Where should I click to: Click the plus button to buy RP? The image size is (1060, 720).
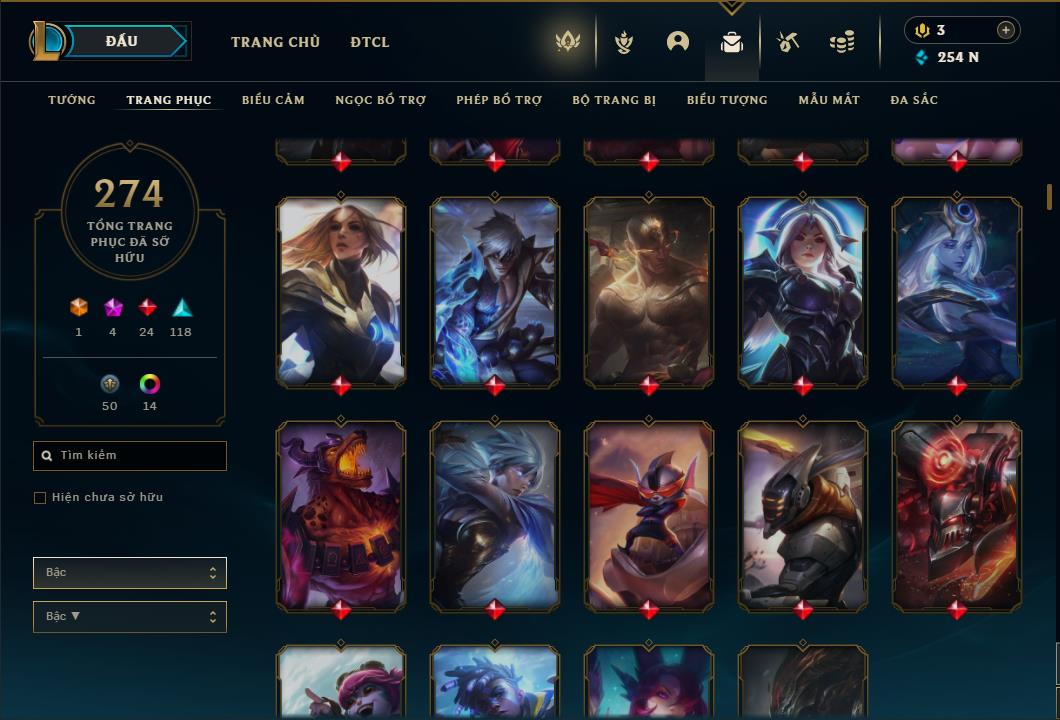[x=1006, y=30]
